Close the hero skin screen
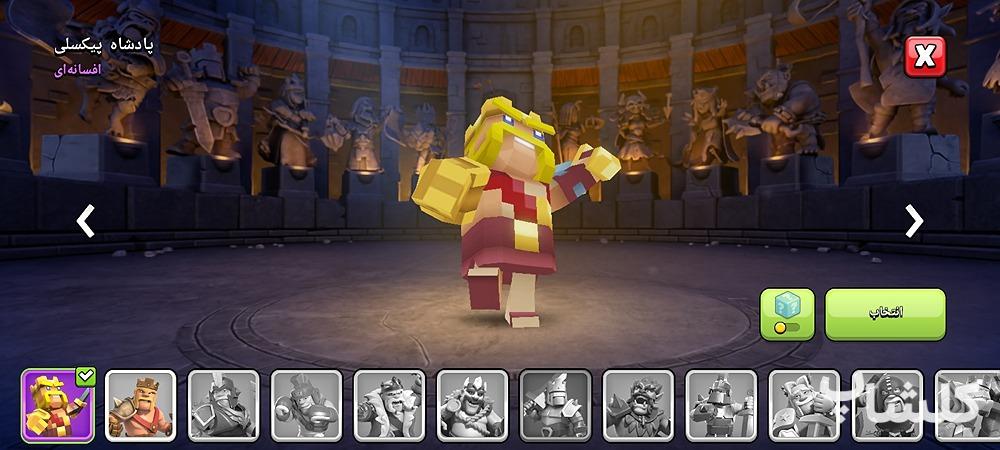Viewport: 1000px width, 450px height. pos(924,57)
